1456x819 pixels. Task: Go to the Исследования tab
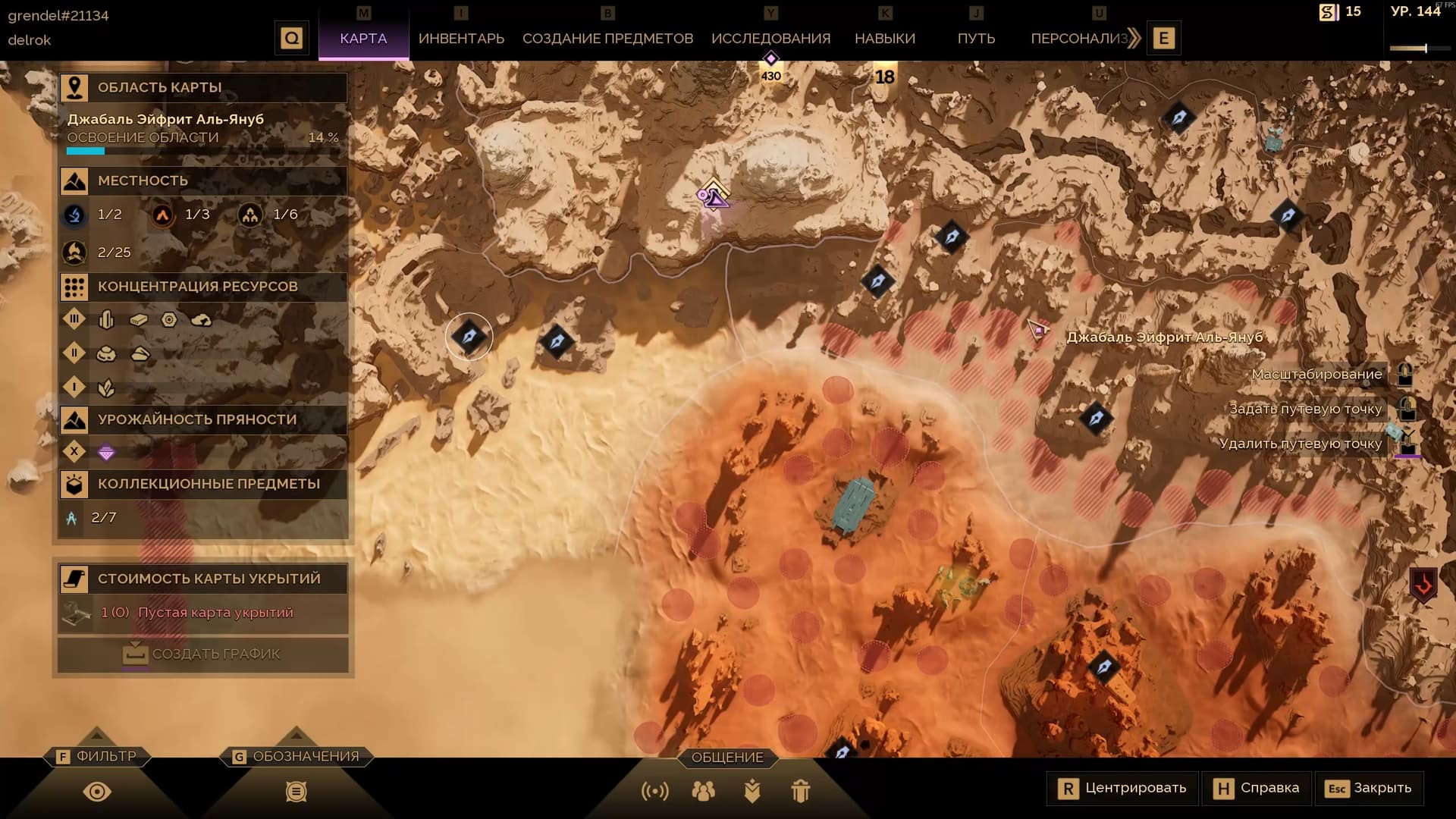(x=770, y=38)
